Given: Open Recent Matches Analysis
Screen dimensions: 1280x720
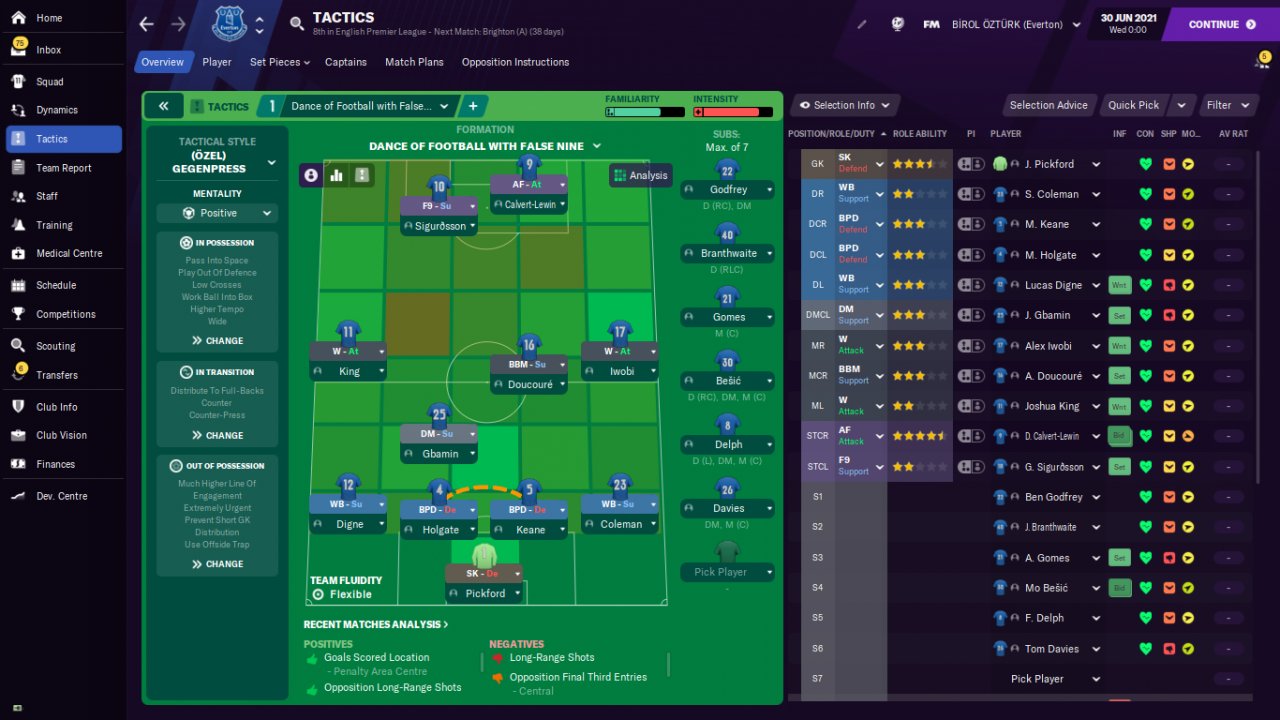Looking at the screenshot, I should [x=376, y=625].
